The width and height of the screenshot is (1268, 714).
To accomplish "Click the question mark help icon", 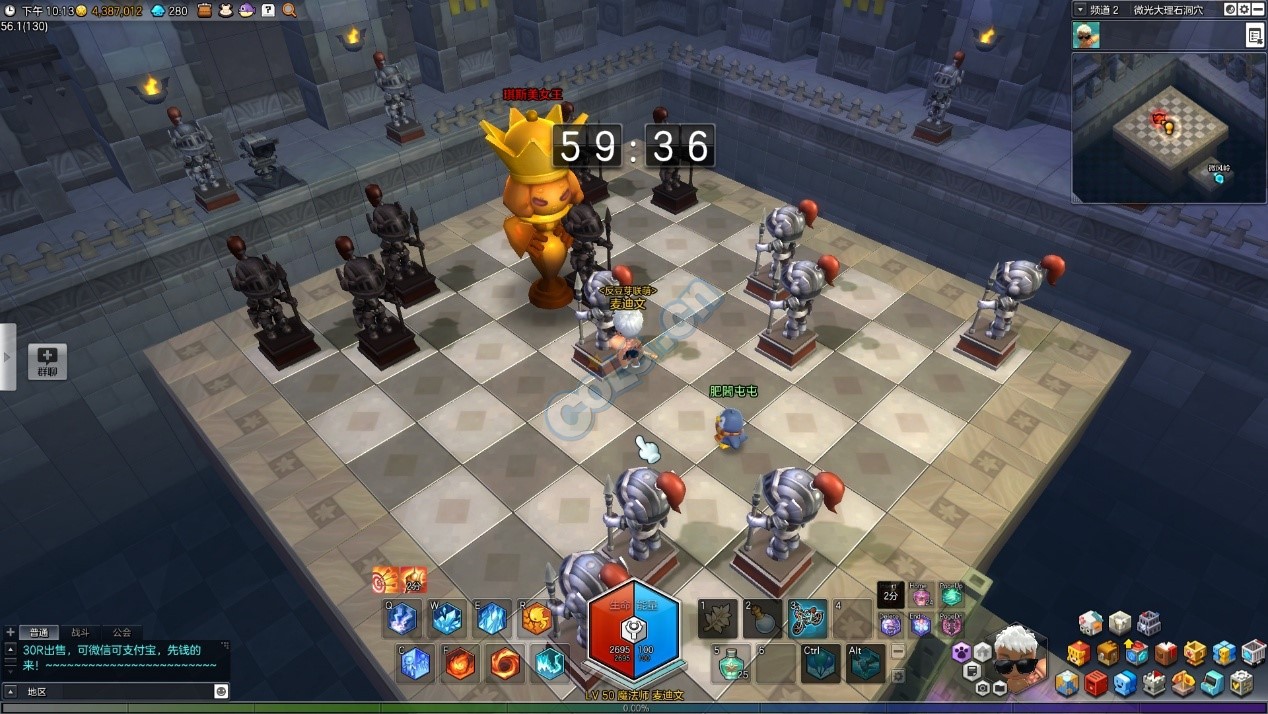I will (268, 10).
